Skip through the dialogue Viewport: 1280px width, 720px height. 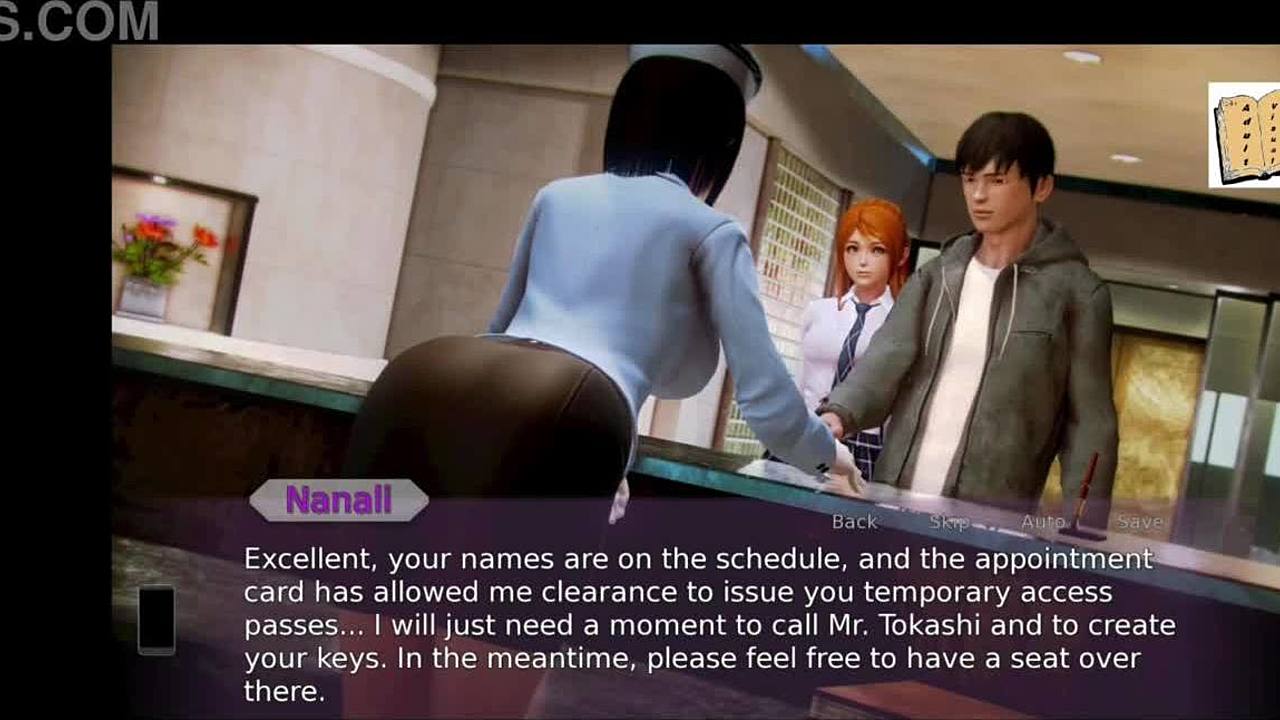tap(949, 521)
